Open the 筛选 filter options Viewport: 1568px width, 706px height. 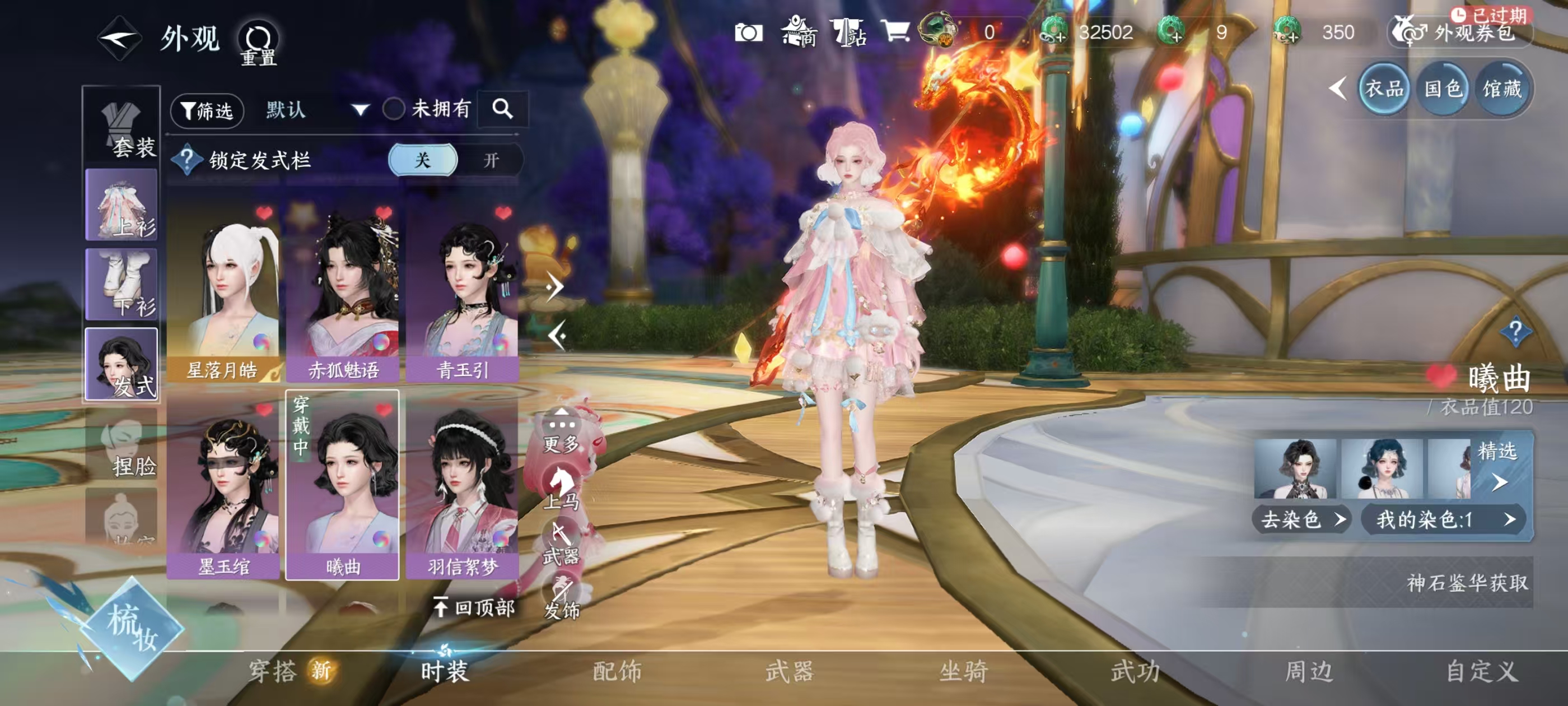pyautogui.click(x=207, y=110)
